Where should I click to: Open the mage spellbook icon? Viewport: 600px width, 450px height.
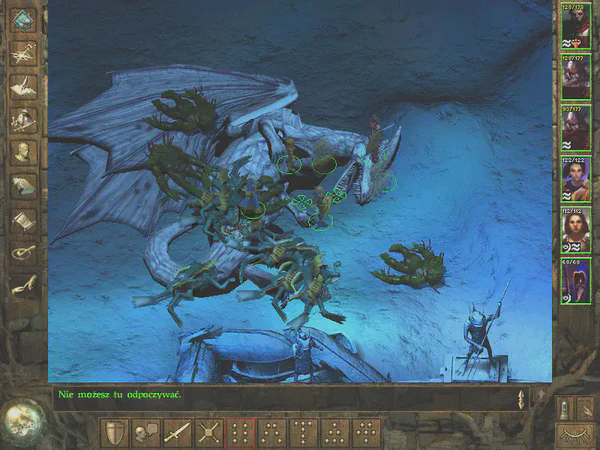tap(24, 186)
